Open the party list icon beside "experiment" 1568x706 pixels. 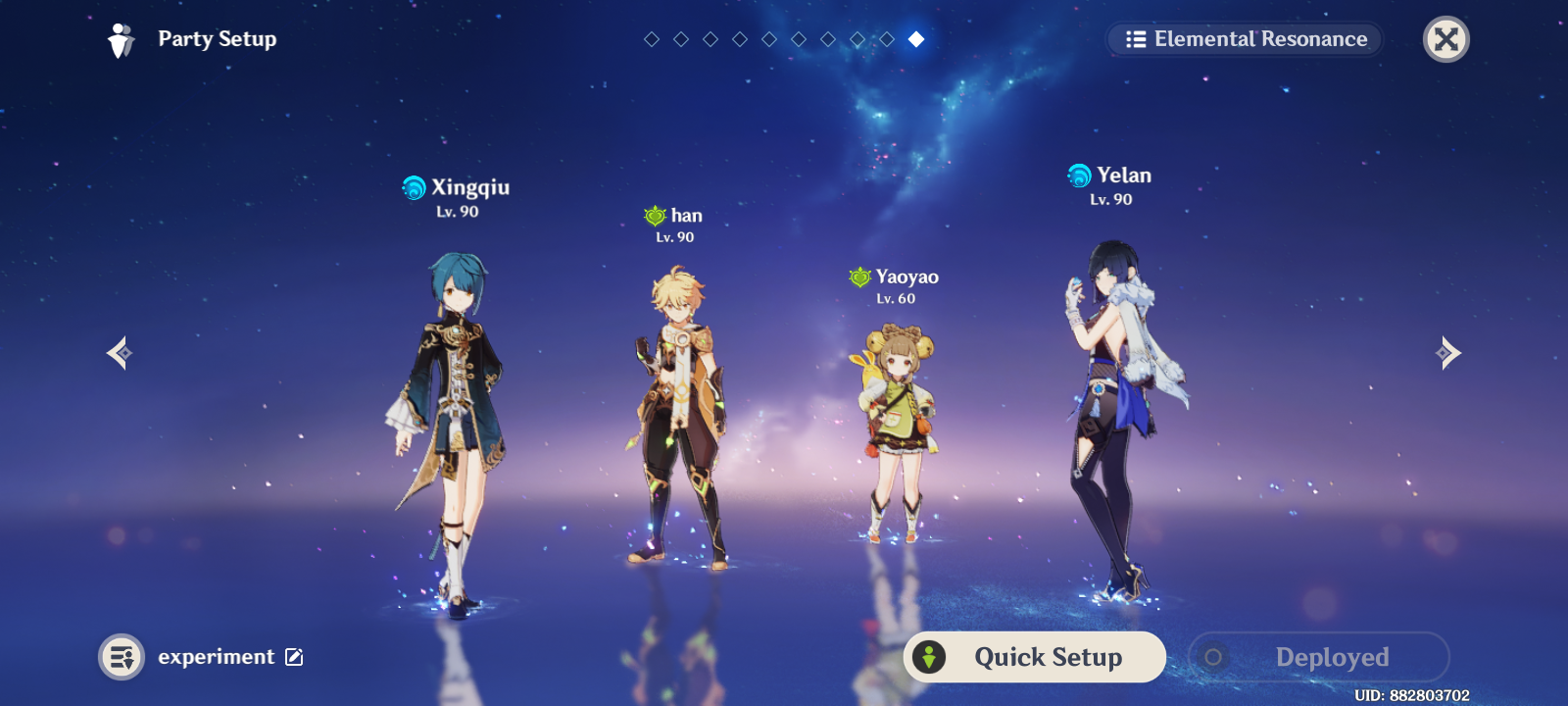(x=122, y=657)
